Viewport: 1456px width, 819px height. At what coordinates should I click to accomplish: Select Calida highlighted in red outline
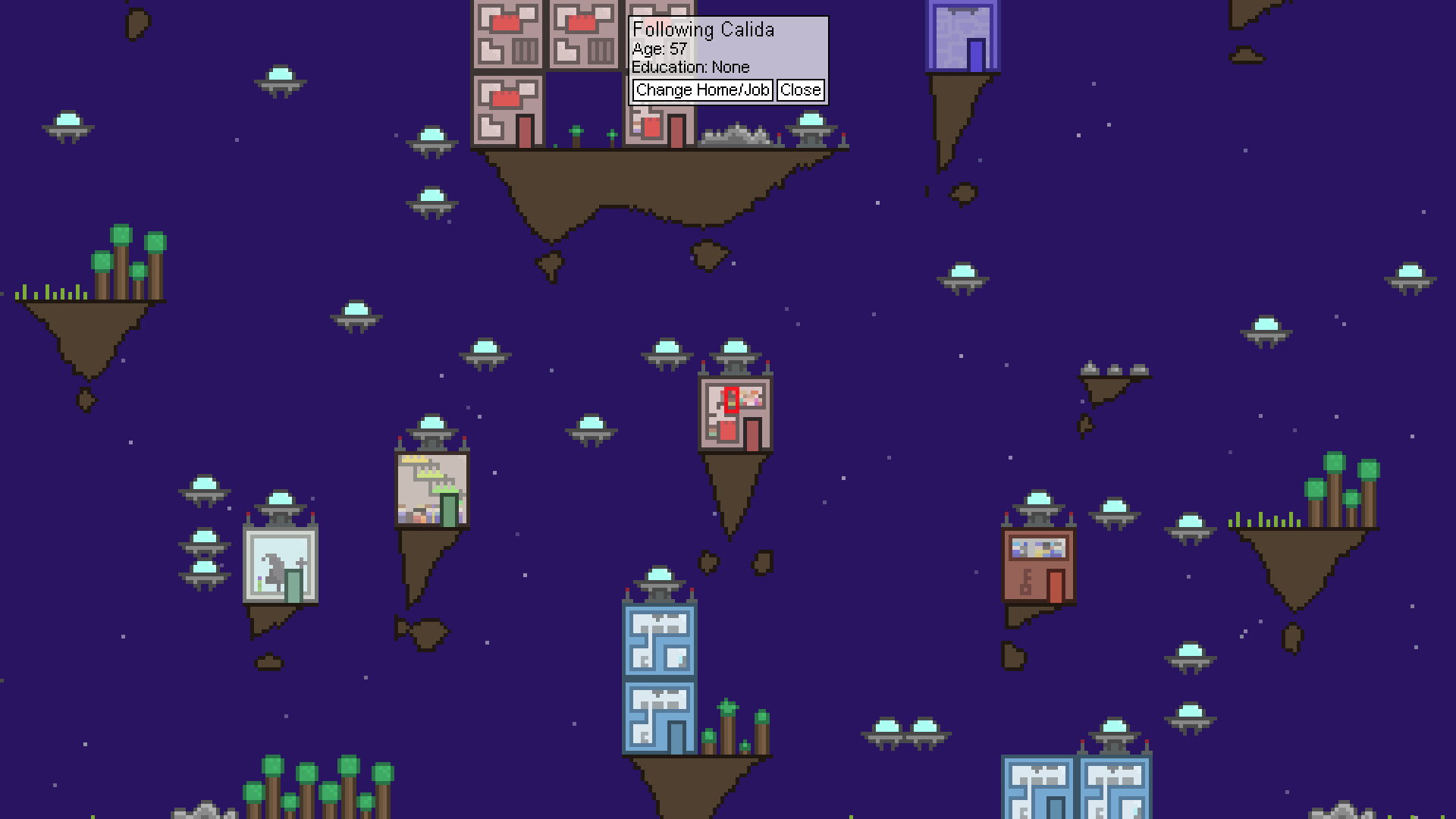[x=730, y=400]
